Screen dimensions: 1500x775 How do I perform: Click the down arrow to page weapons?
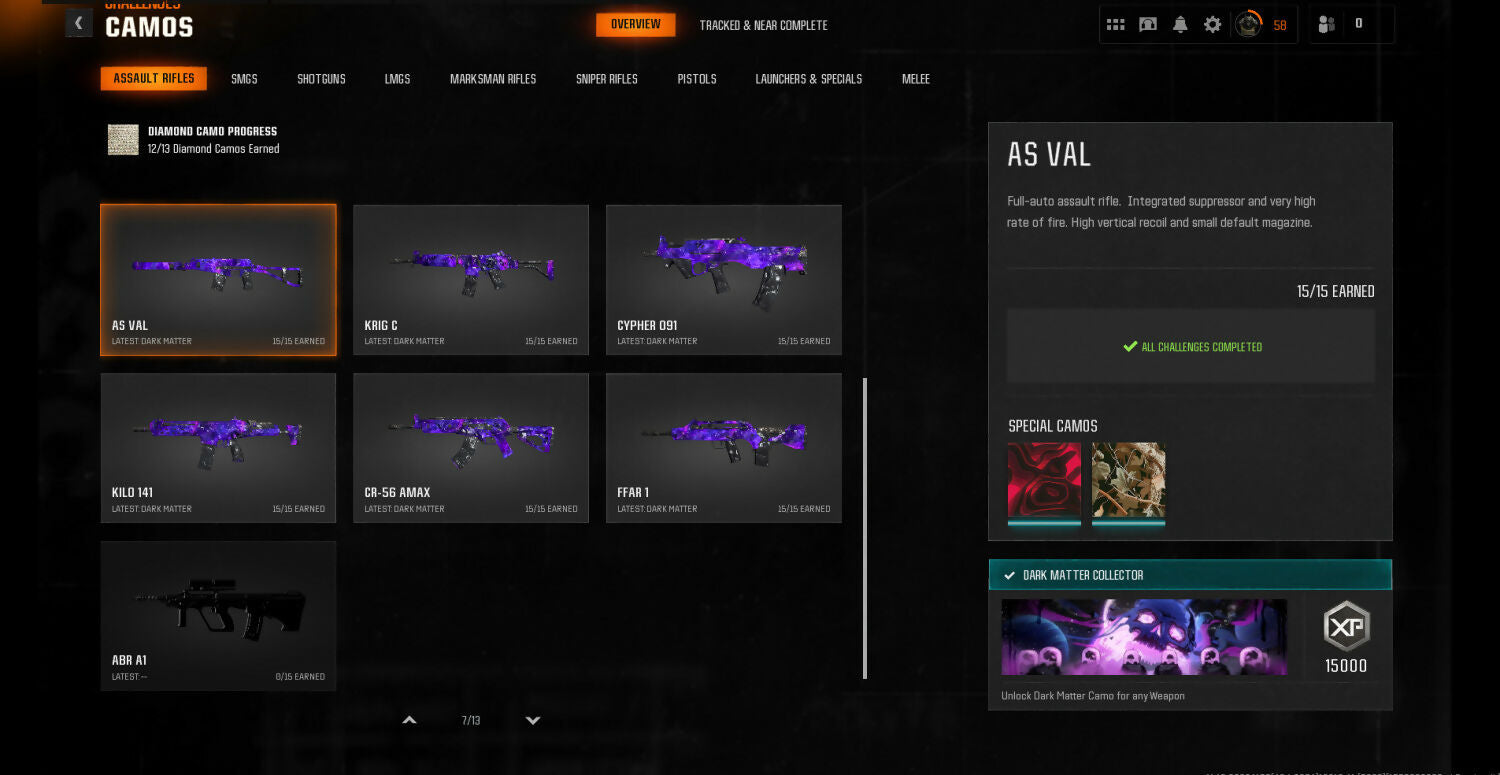[533, 720]
